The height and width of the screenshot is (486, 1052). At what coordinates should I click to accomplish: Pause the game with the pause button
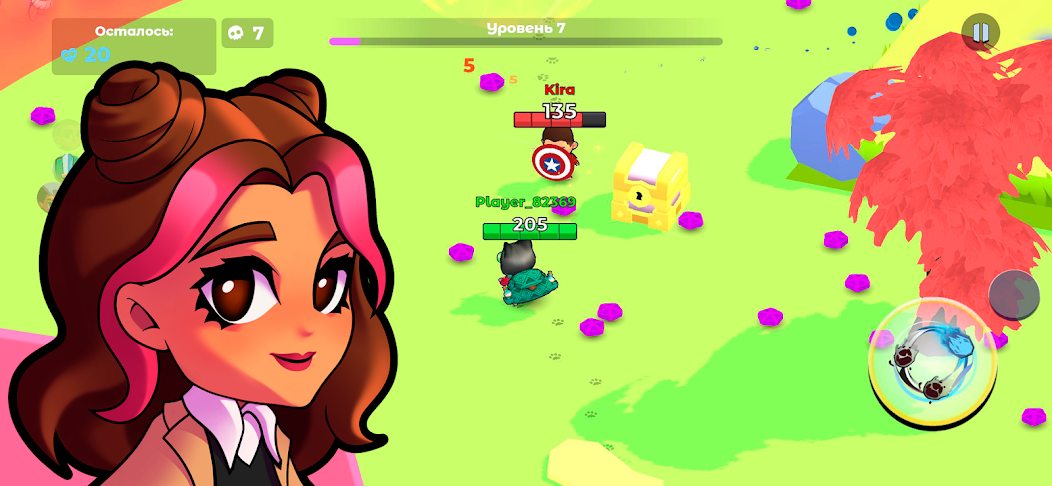[980, 32]
